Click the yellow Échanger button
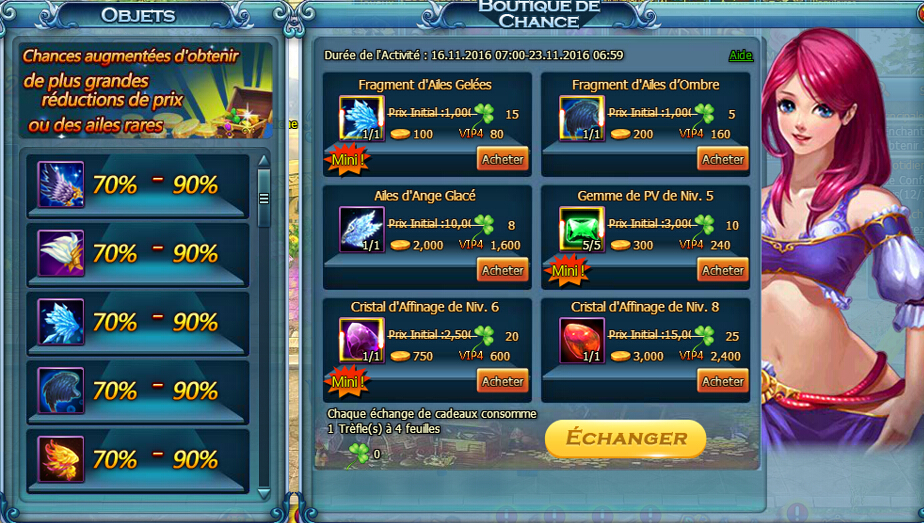Viewport: 924px width, 523px height. click(625, 438)
